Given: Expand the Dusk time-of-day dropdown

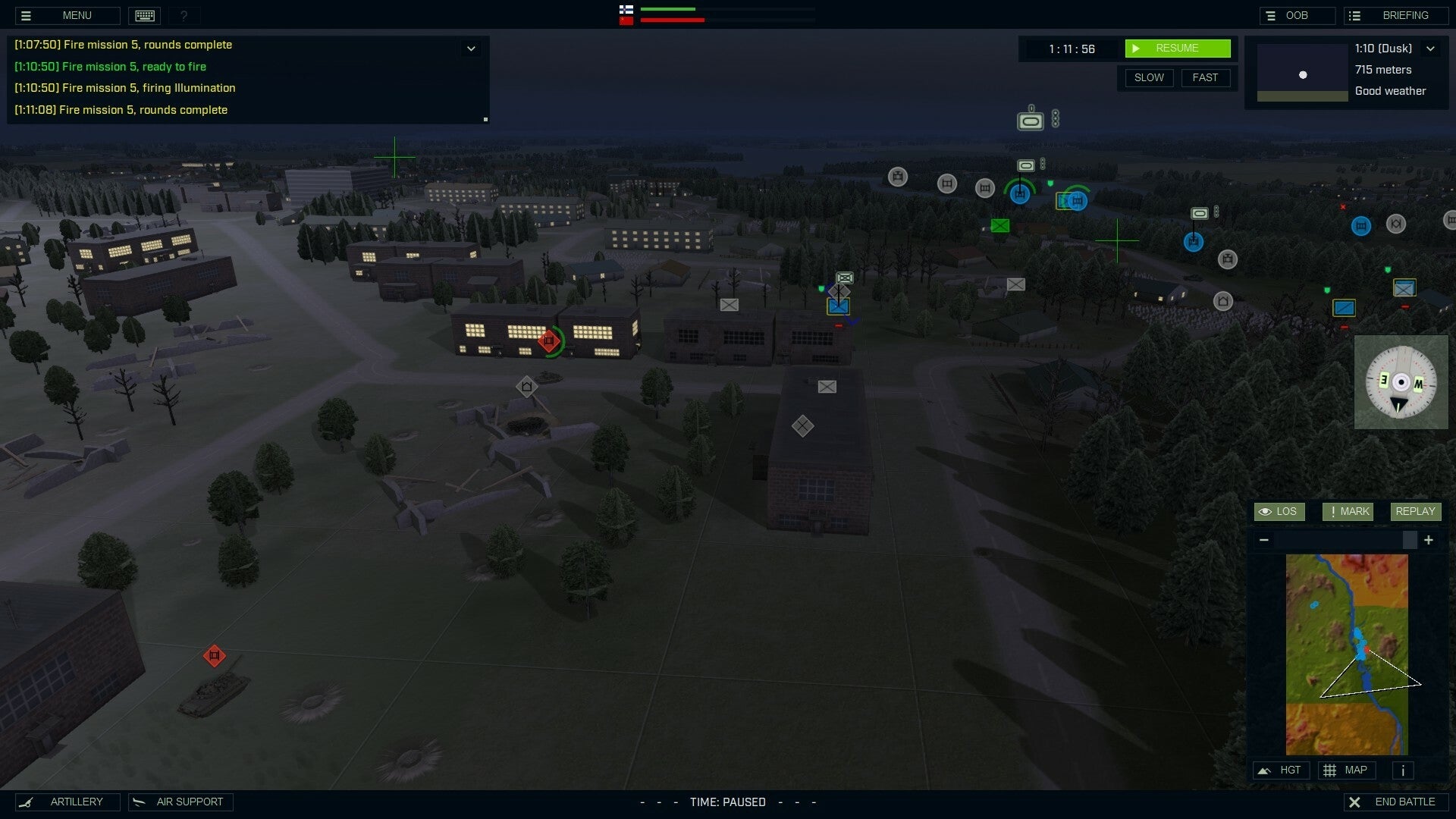Looking at the screenshot, I should click(x=1432, y=48).
